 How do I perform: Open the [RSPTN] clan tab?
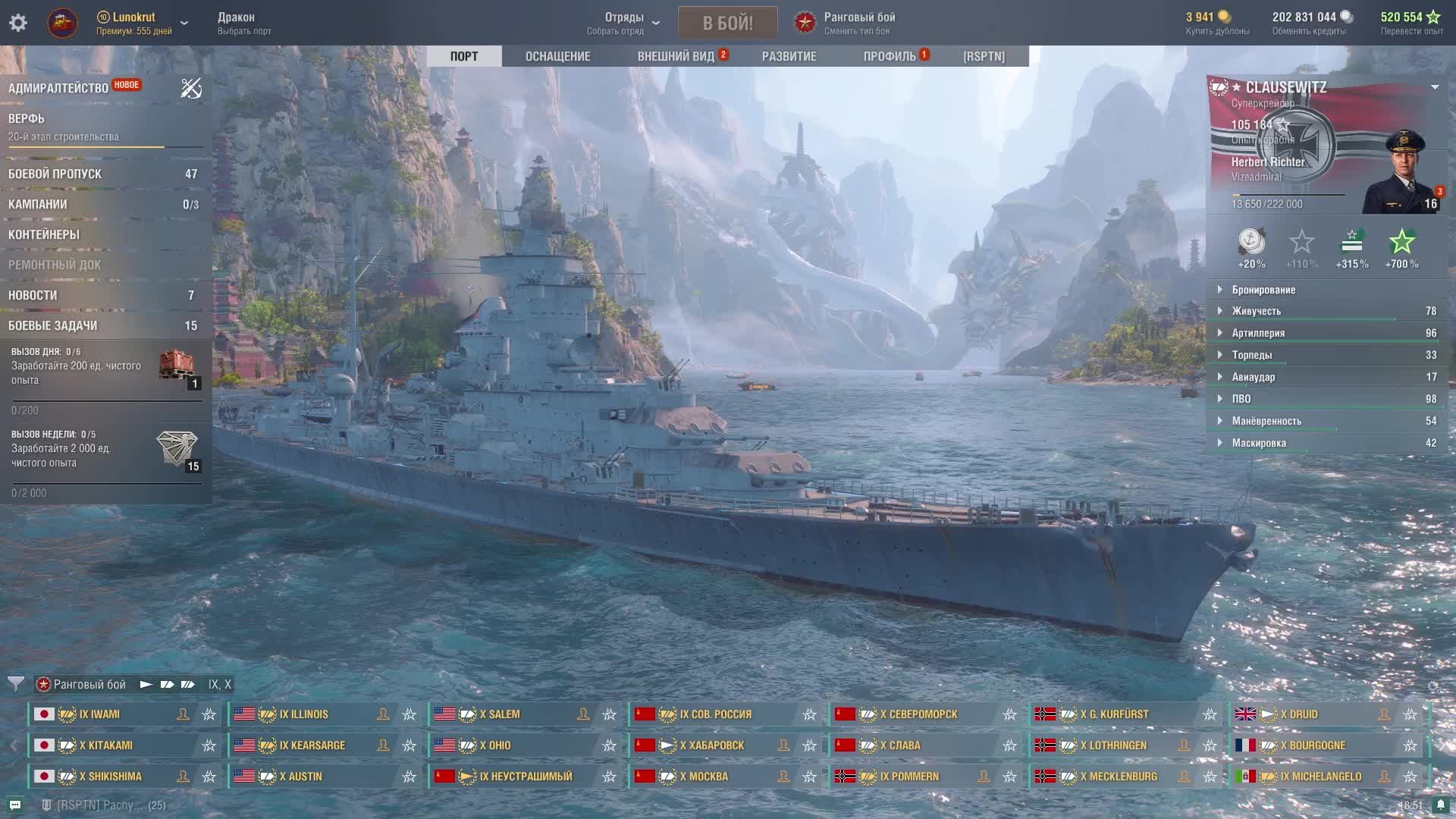[x=984, y=56]
